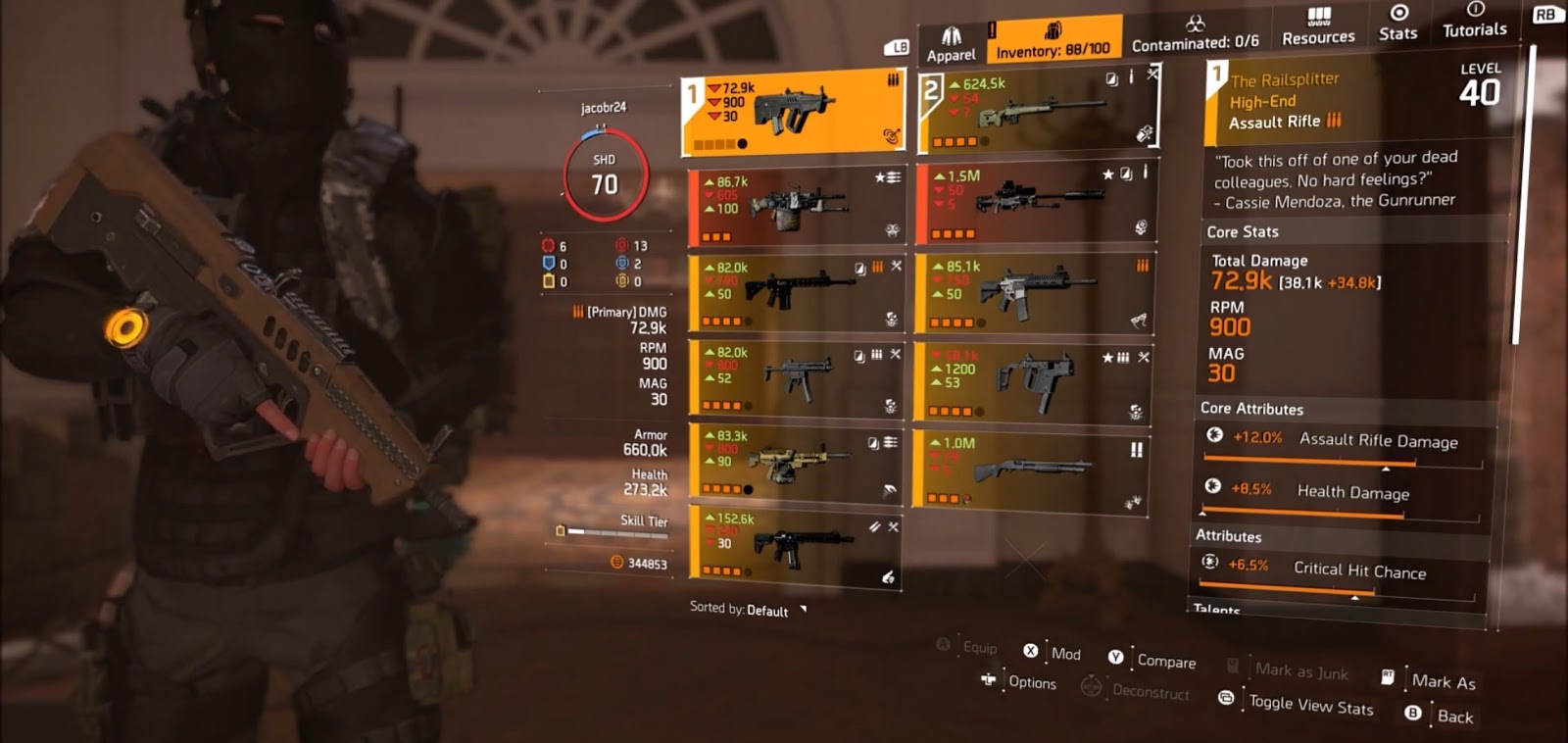This screenshot has height=743, width=1568.
Task: Select the 1.5M sniper rifle slot
Action: [1036, 203]
